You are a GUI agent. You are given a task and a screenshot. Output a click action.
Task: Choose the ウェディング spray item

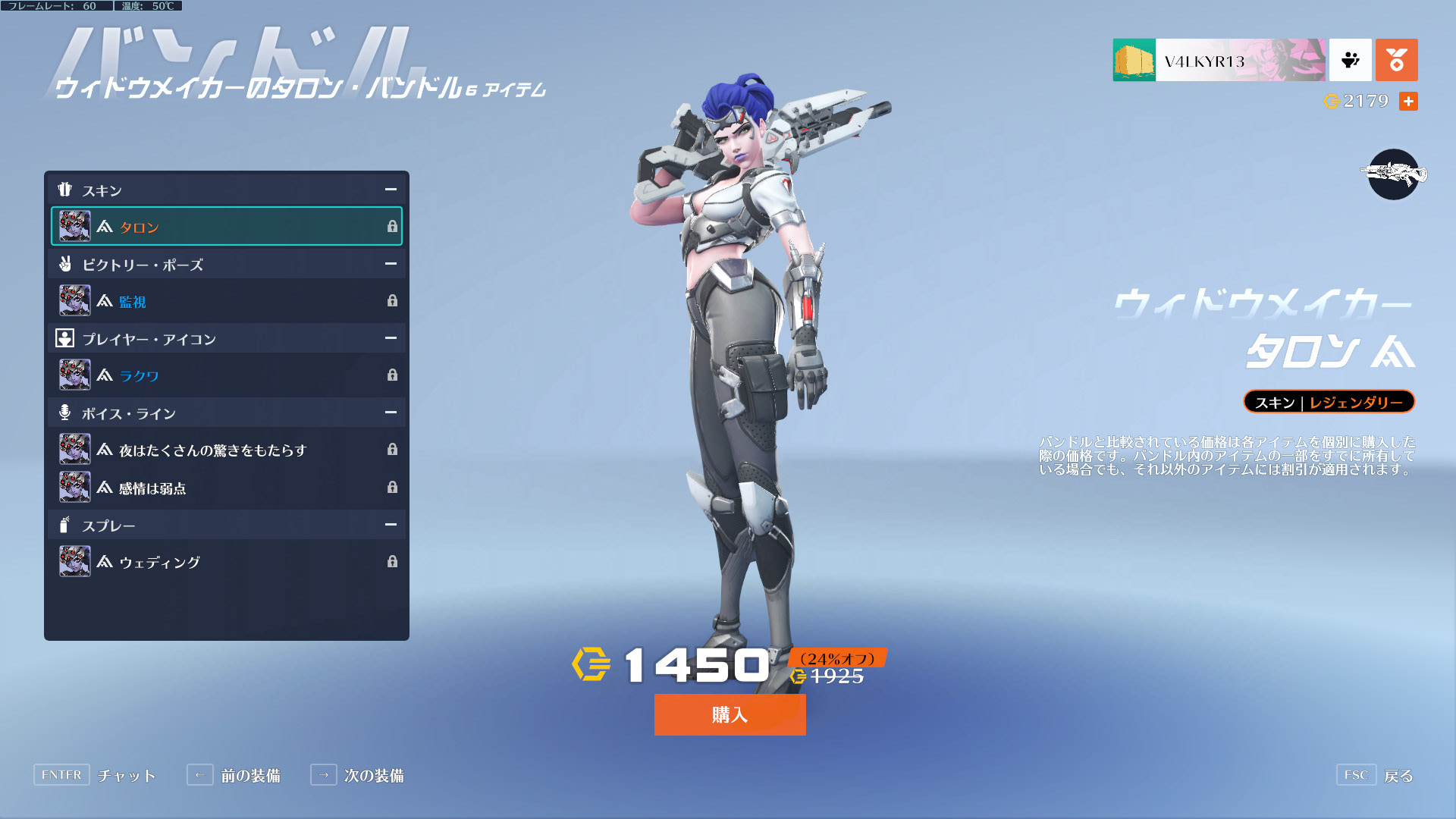click(226, 562)
